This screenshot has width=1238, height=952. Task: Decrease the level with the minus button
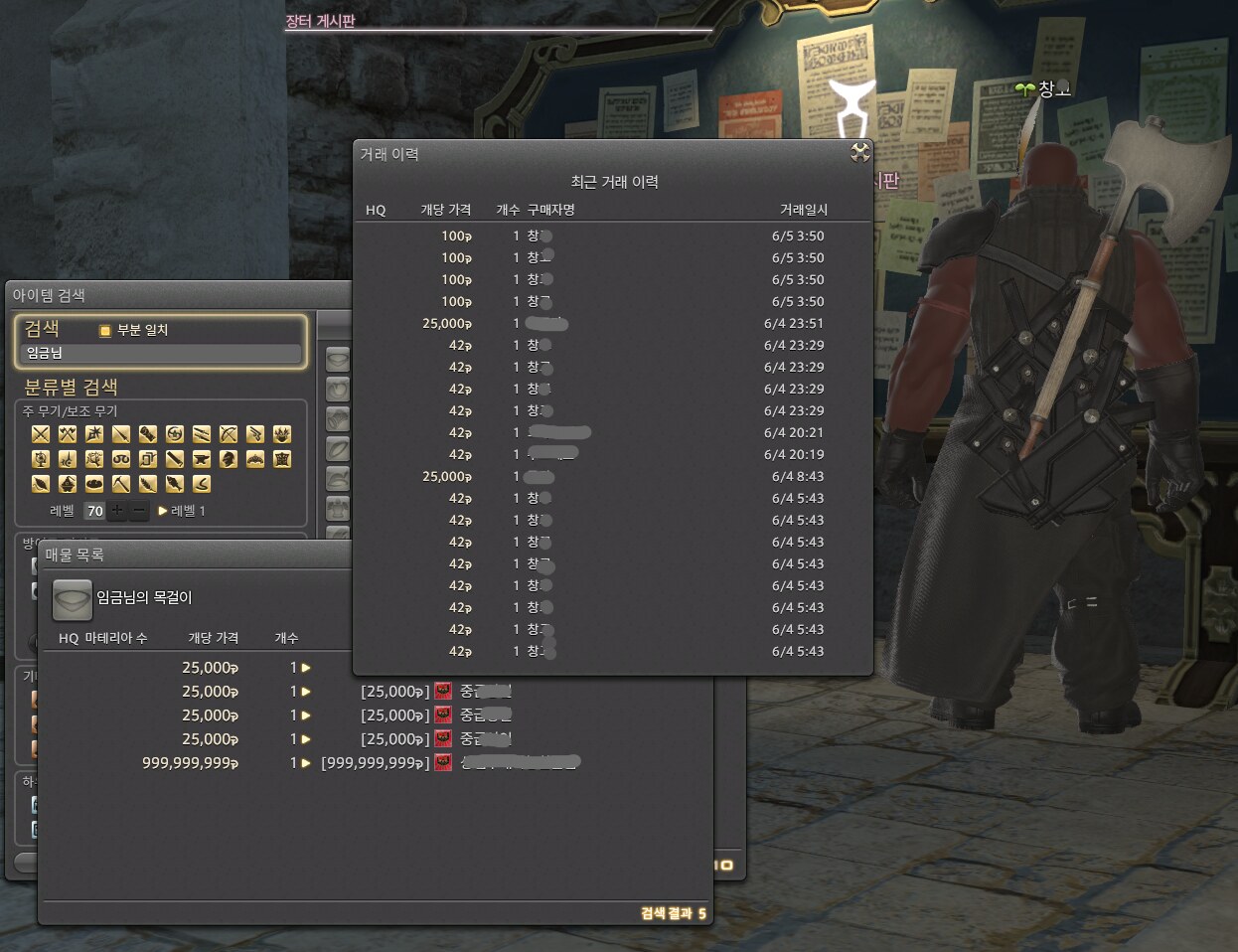pyautogui.click(x=140, y=511)
